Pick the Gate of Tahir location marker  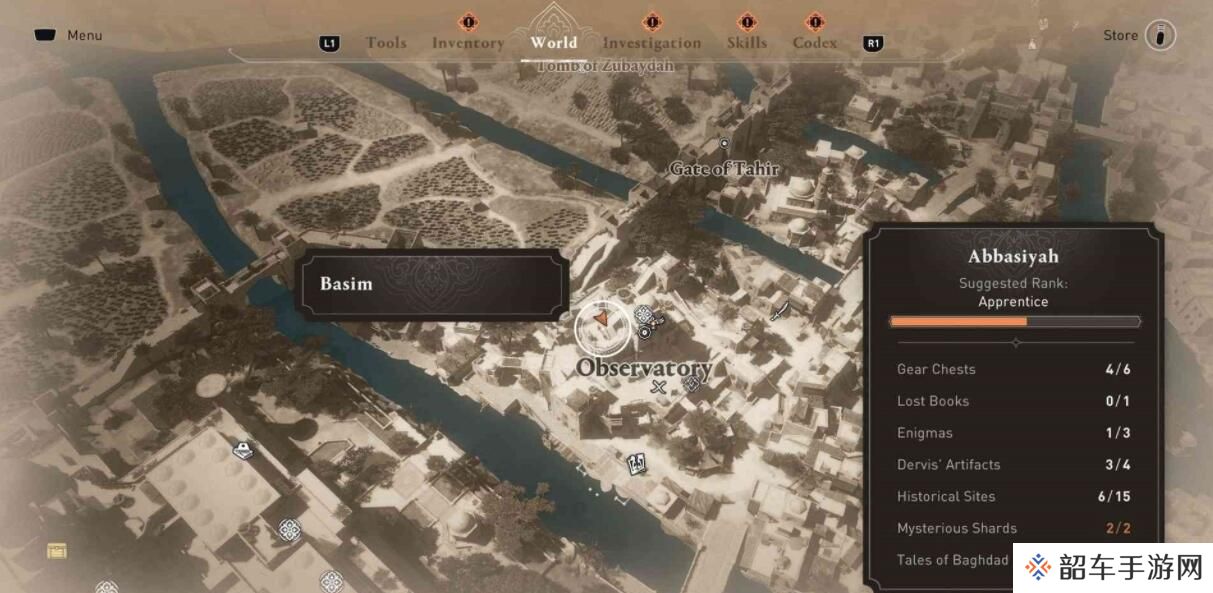coord(725,145)
